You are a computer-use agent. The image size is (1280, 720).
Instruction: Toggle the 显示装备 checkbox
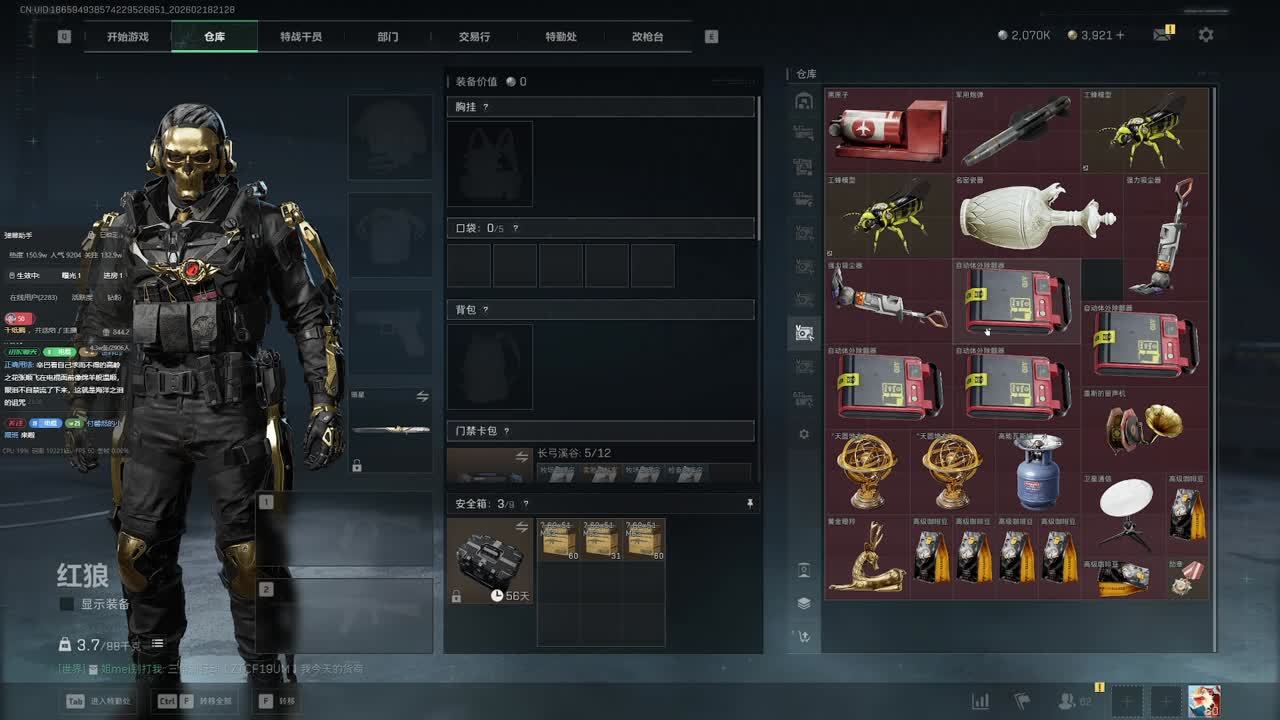tap(67, 604)
